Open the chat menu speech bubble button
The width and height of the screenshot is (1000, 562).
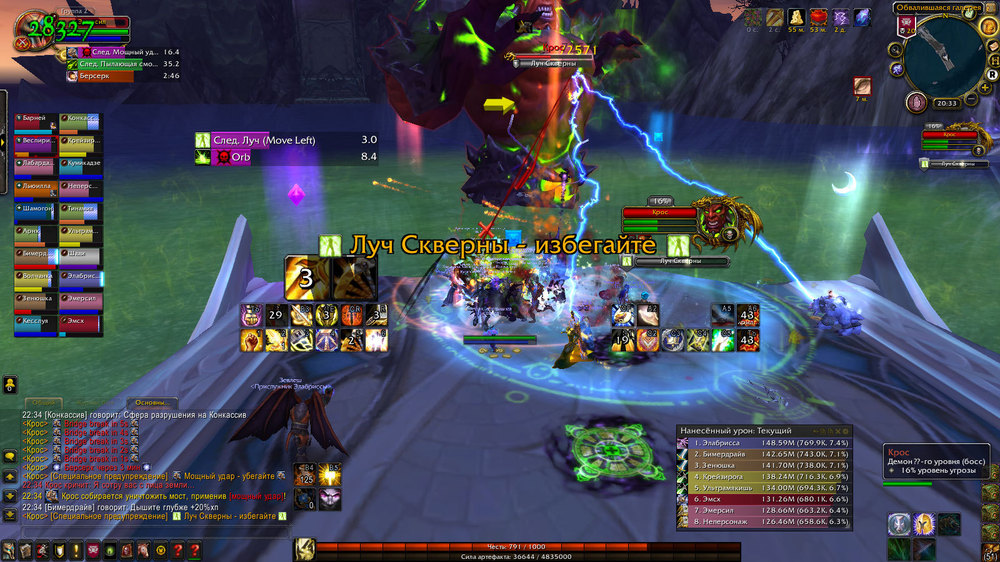[9, 454]
